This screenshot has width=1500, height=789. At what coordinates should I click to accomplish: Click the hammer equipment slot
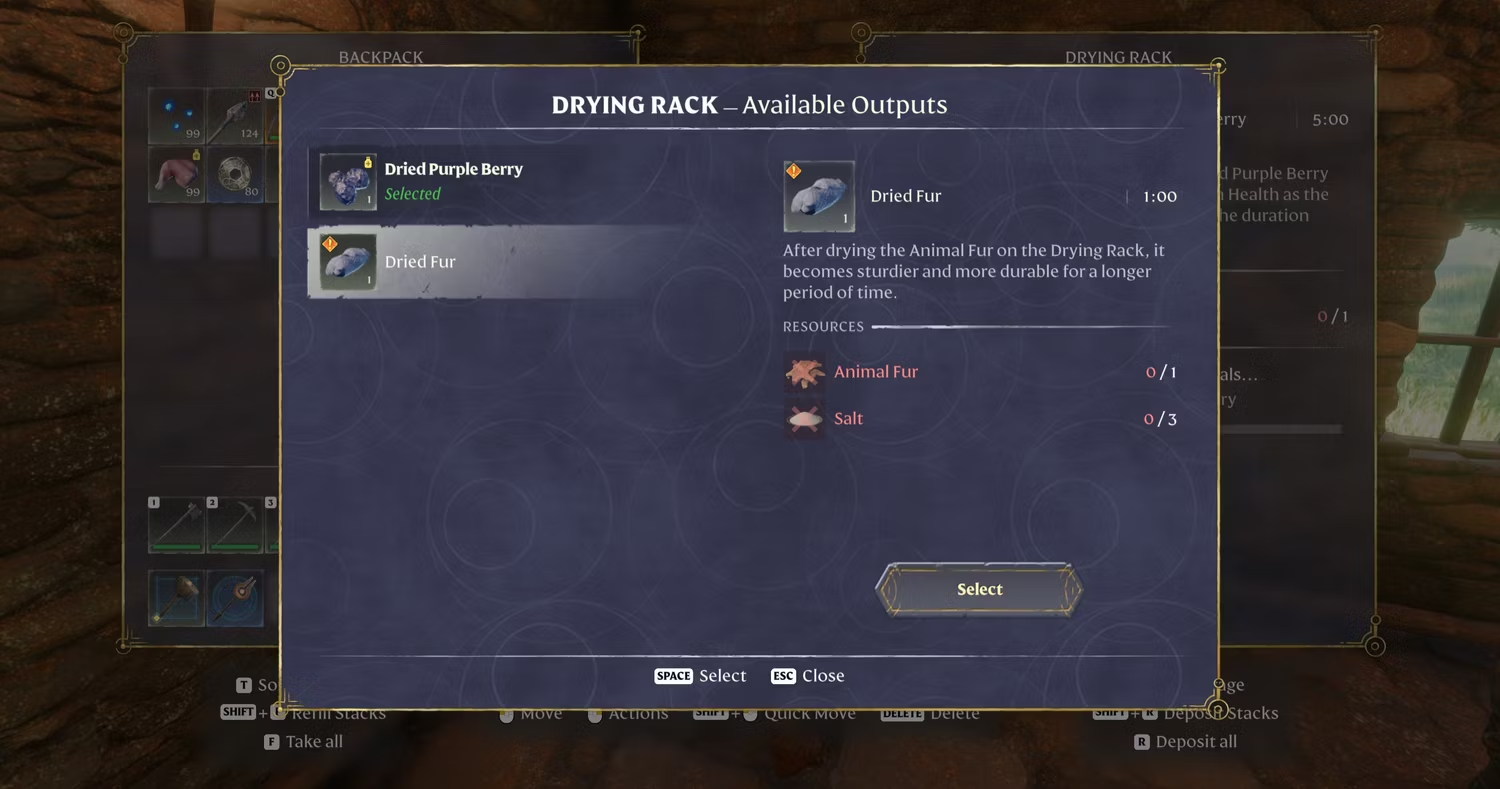[x=177, y=598]
